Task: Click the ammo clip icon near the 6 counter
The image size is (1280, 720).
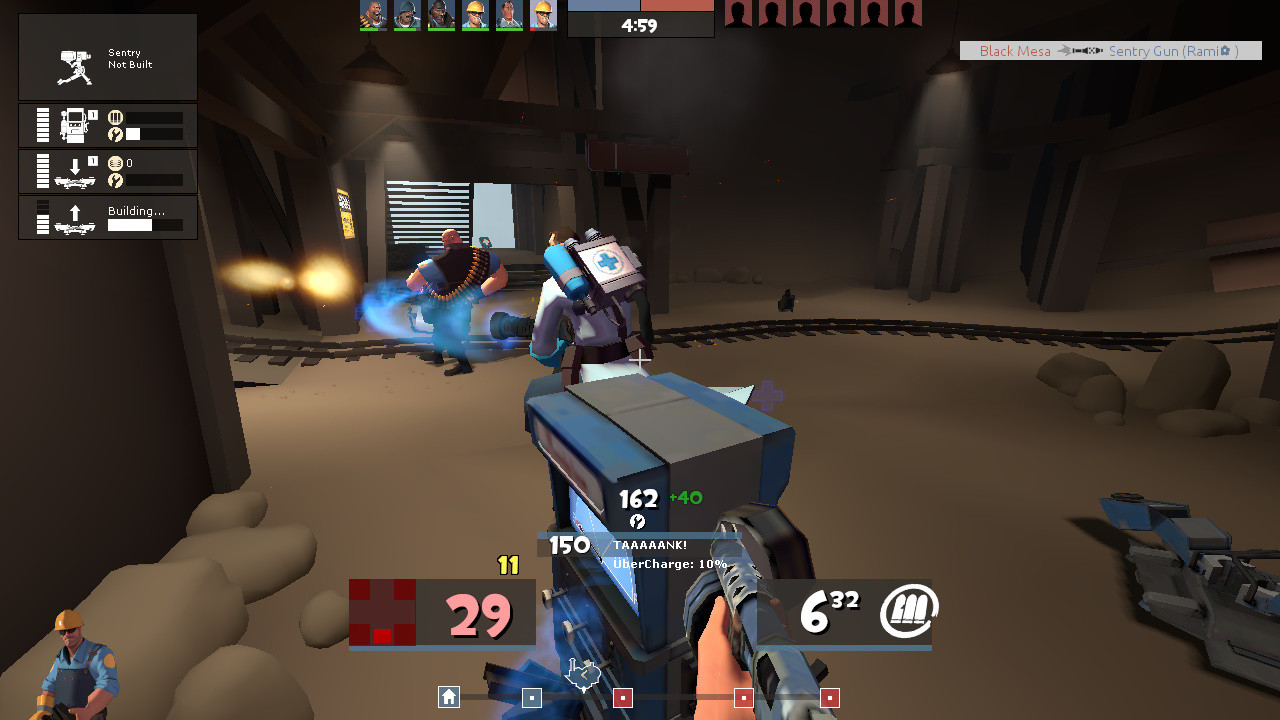Action: (x=909, y=608)
